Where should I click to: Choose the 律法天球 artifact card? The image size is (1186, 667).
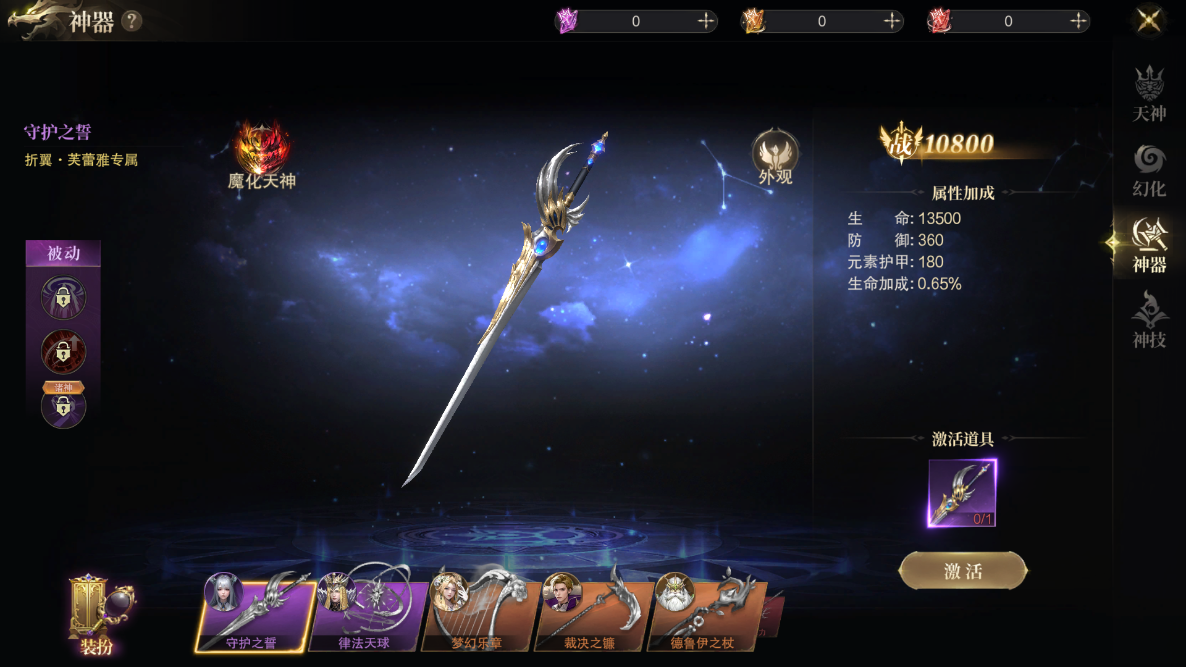[x=365, y=613]
